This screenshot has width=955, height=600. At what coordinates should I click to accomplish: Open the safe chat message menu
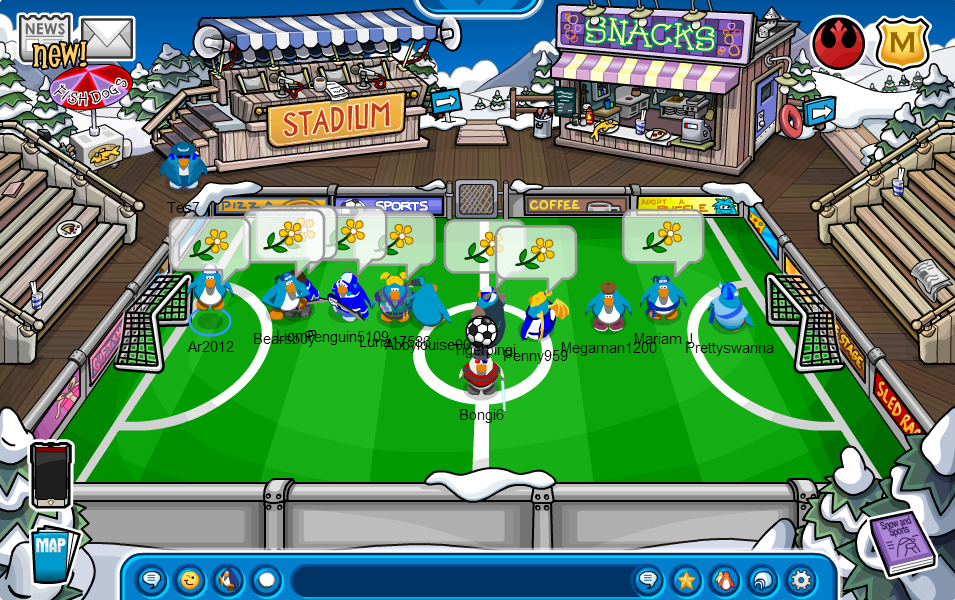pos(152,580)
